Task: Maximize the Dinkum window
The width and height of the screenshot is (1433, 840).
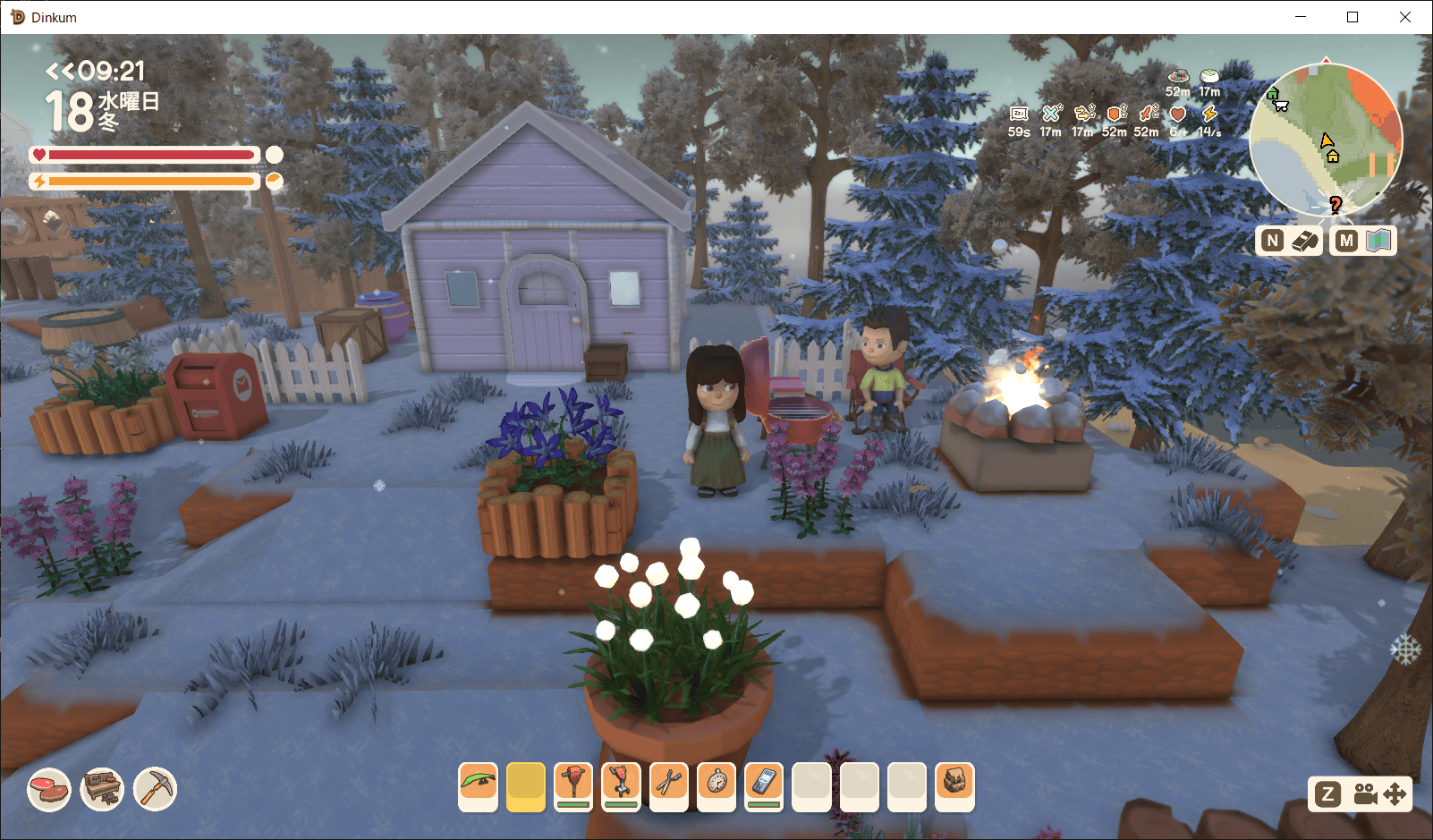Action: tap(1352, 17)
